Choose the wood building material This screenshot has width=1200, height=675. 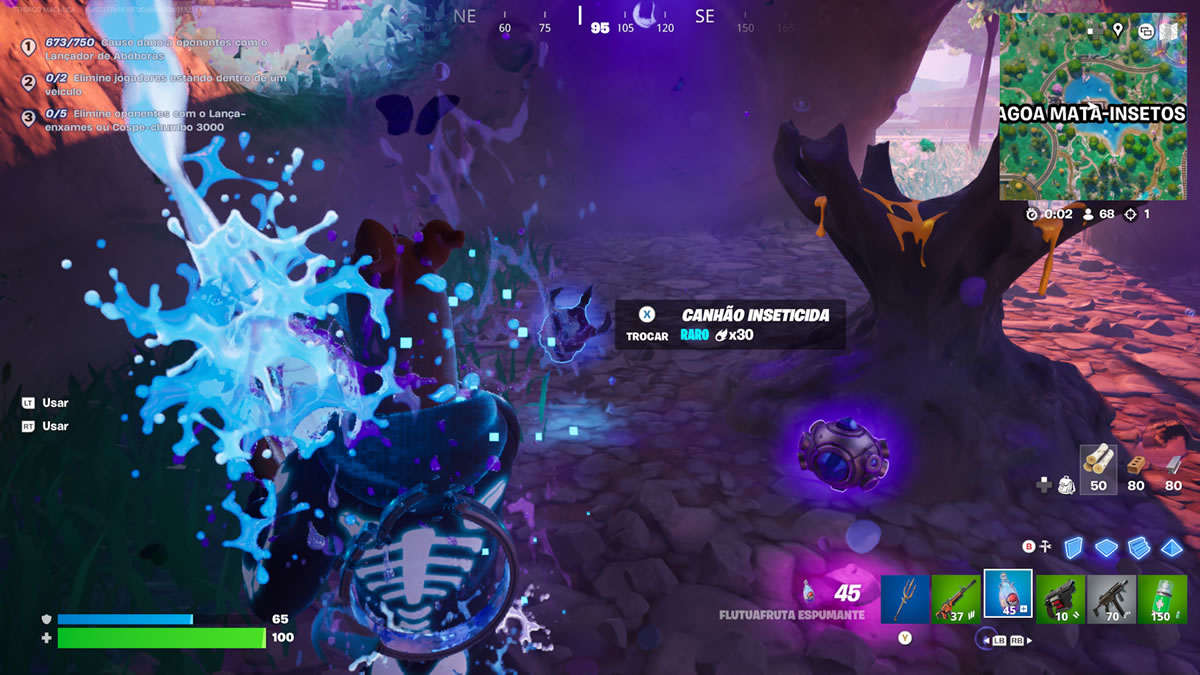pos(1098,463)
